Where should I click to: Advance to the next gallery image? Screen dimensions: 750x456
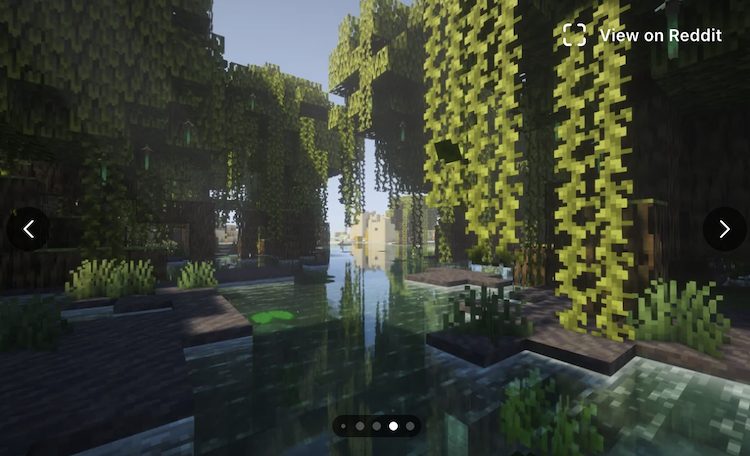(723, 229)
